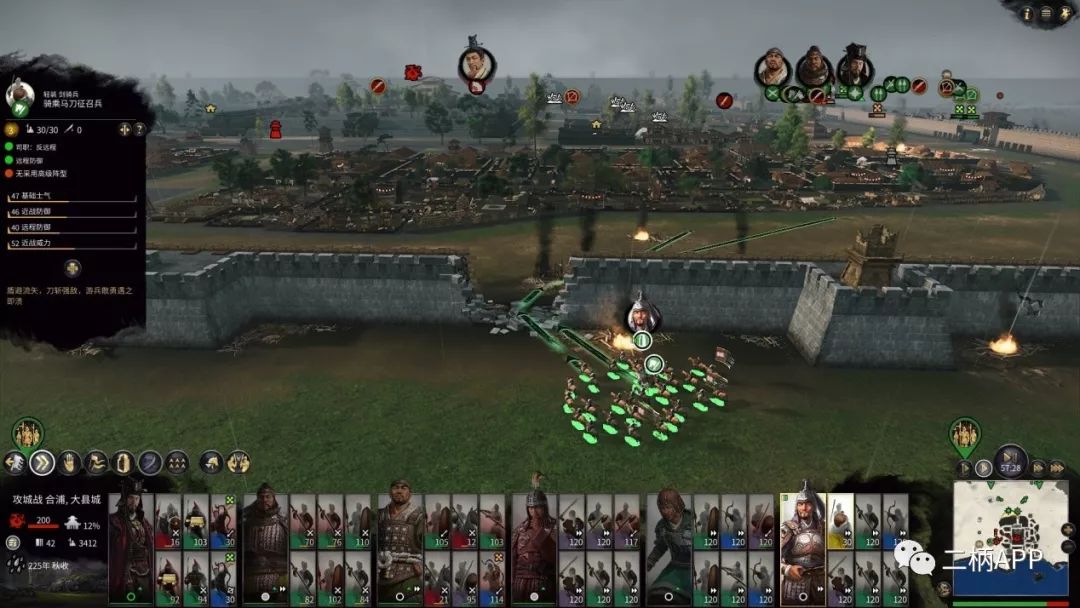1080x608 pixels.
Task: Select the hat-wearing hero portrait at top right
Action: 855,66
